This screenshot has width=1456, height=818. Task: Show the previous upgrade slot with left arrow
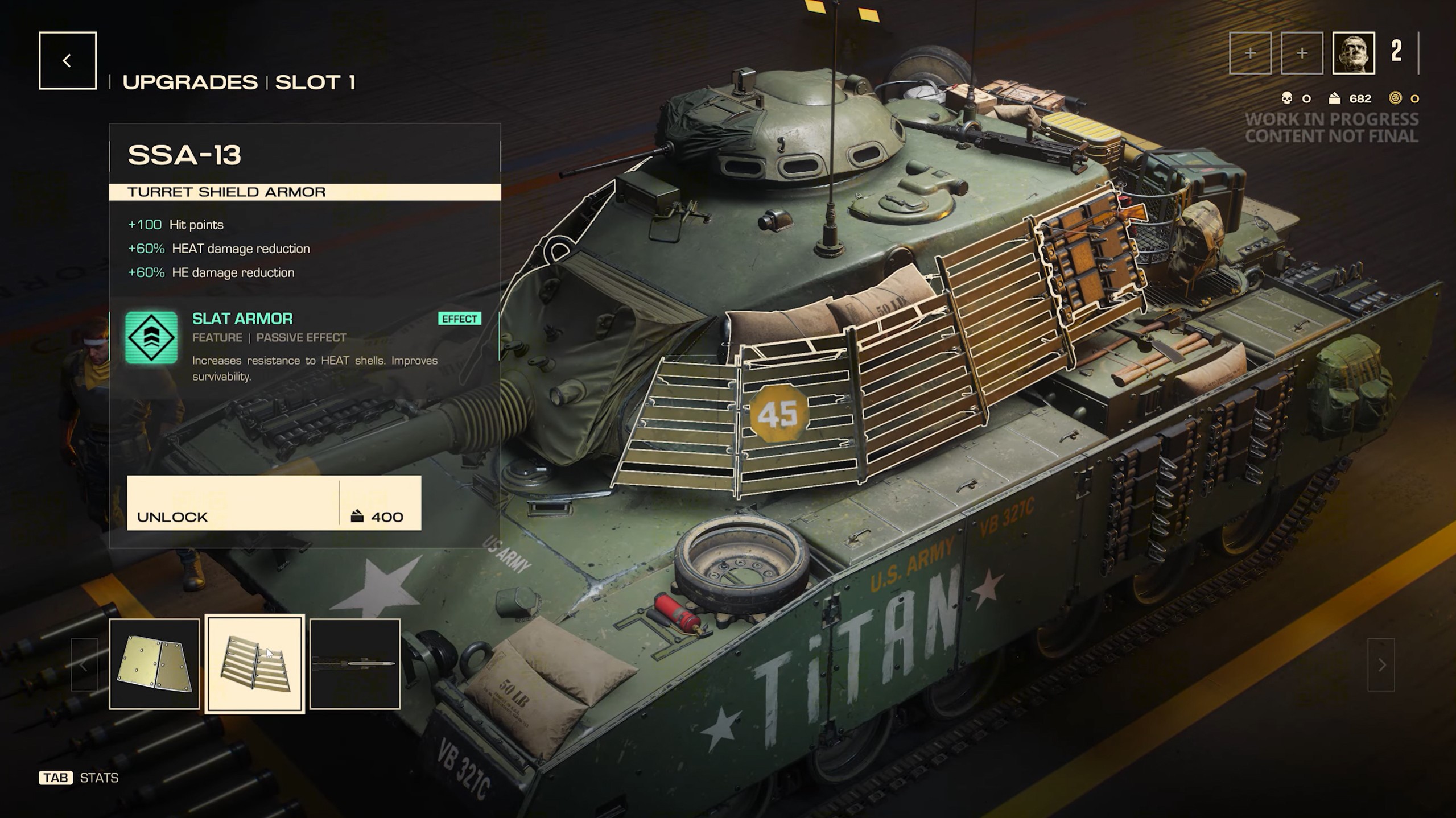click(x=84, y=664)
